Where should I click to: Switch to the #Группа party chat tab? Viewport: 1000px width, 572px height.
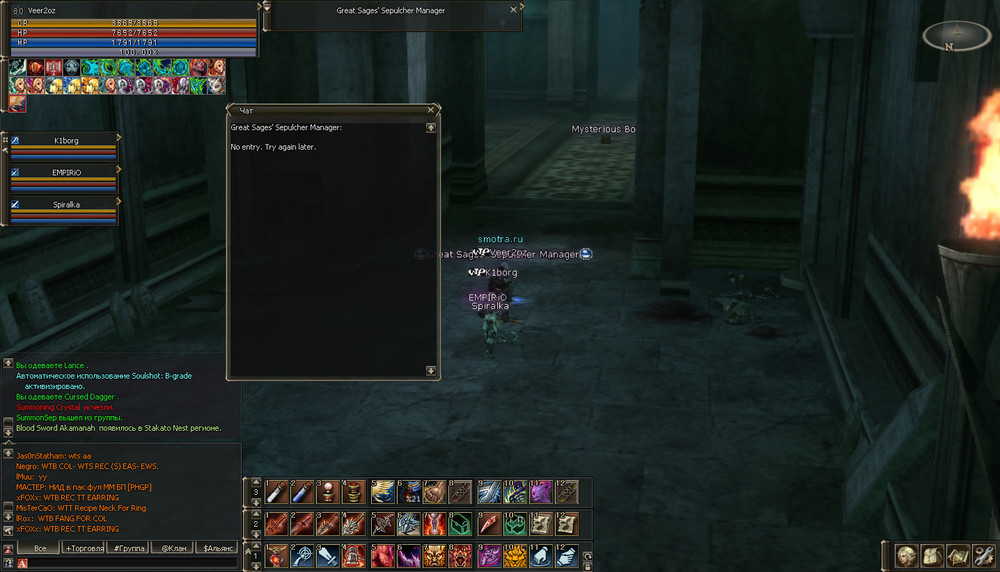coord(128,548)
